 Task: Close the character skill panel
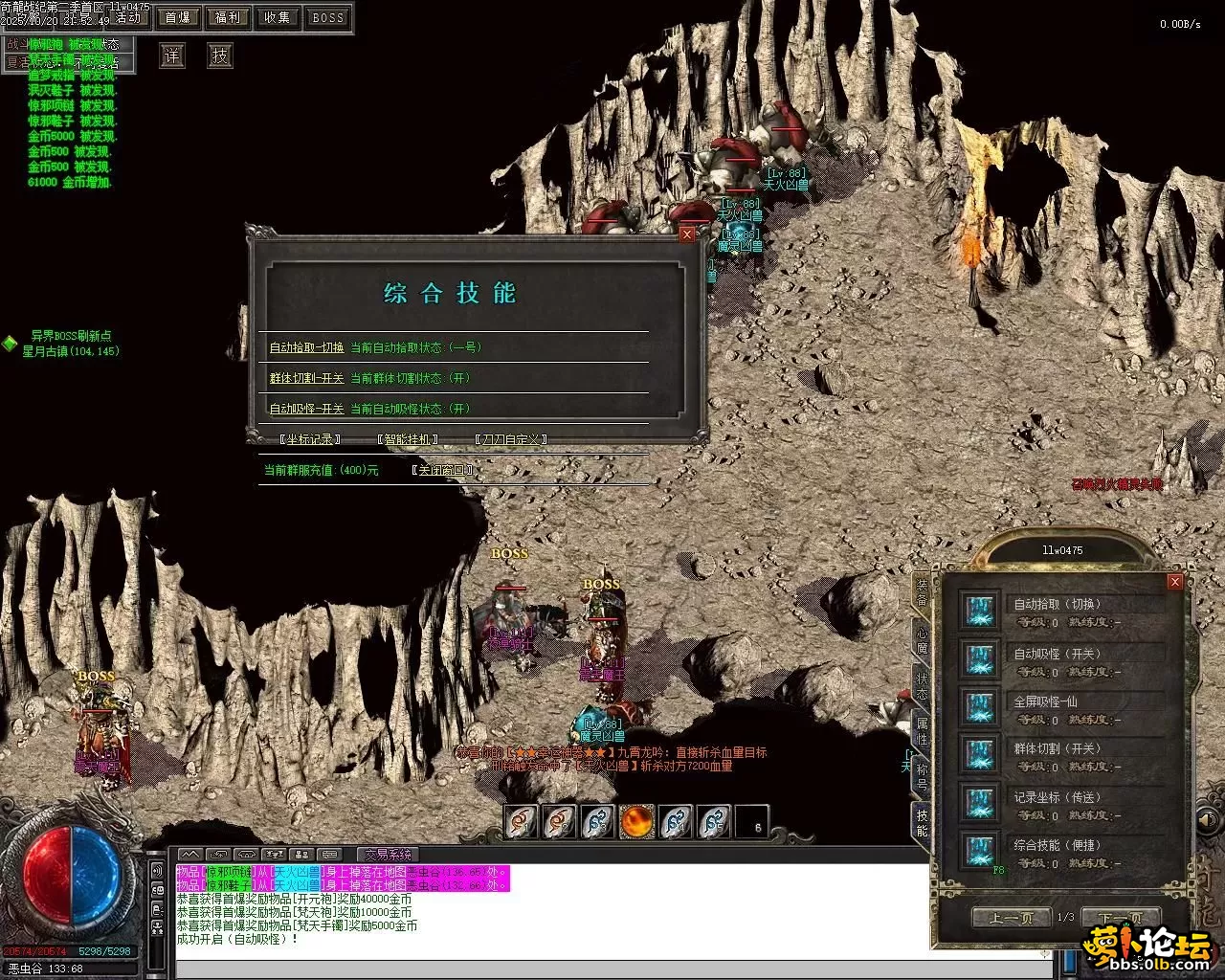(1175, 582)
